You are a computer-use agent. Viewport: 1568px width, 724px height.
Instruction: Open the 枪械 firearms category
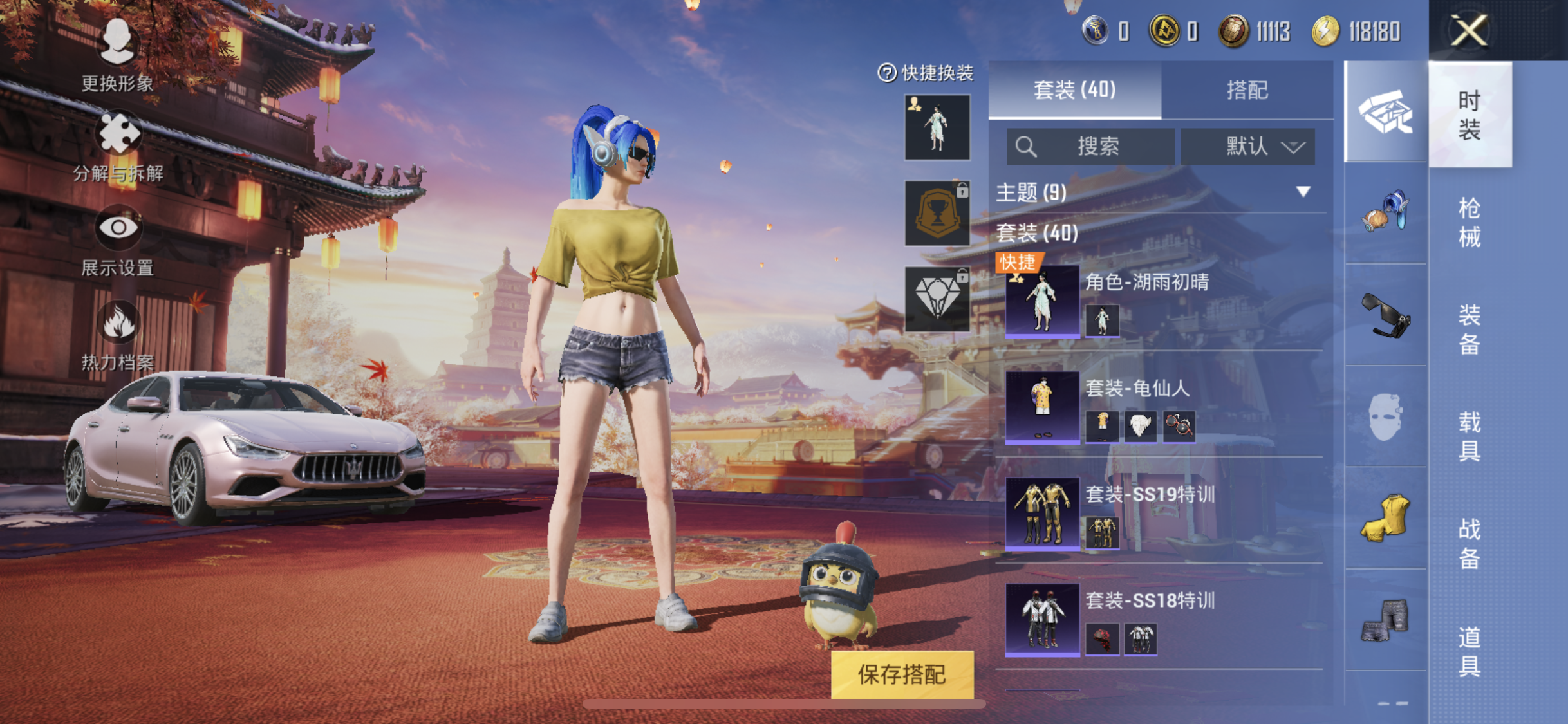1469,222
